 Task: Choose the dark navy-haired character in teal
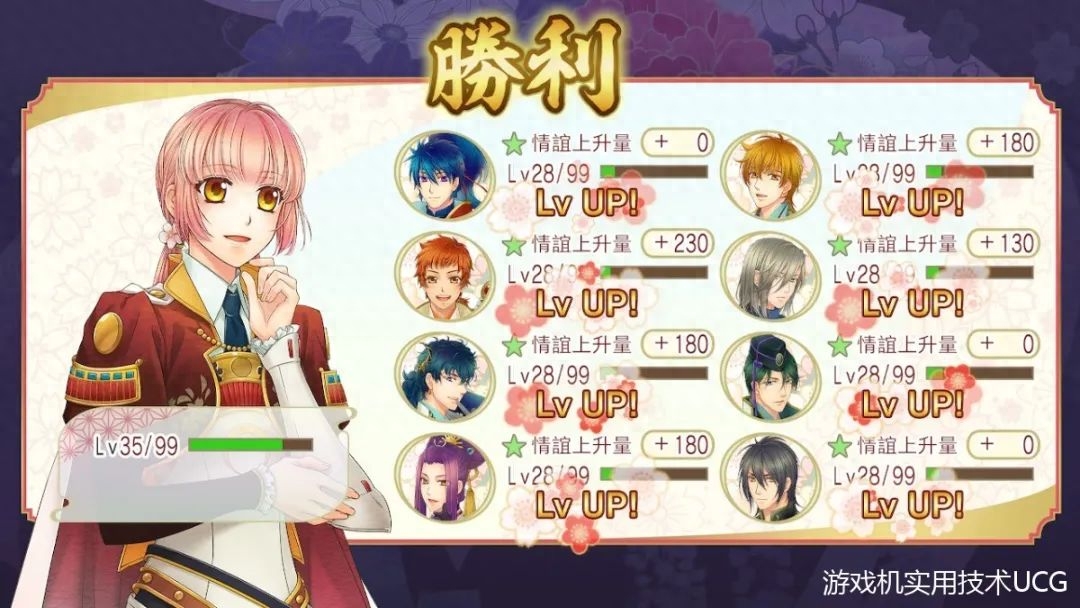point(445,378)
